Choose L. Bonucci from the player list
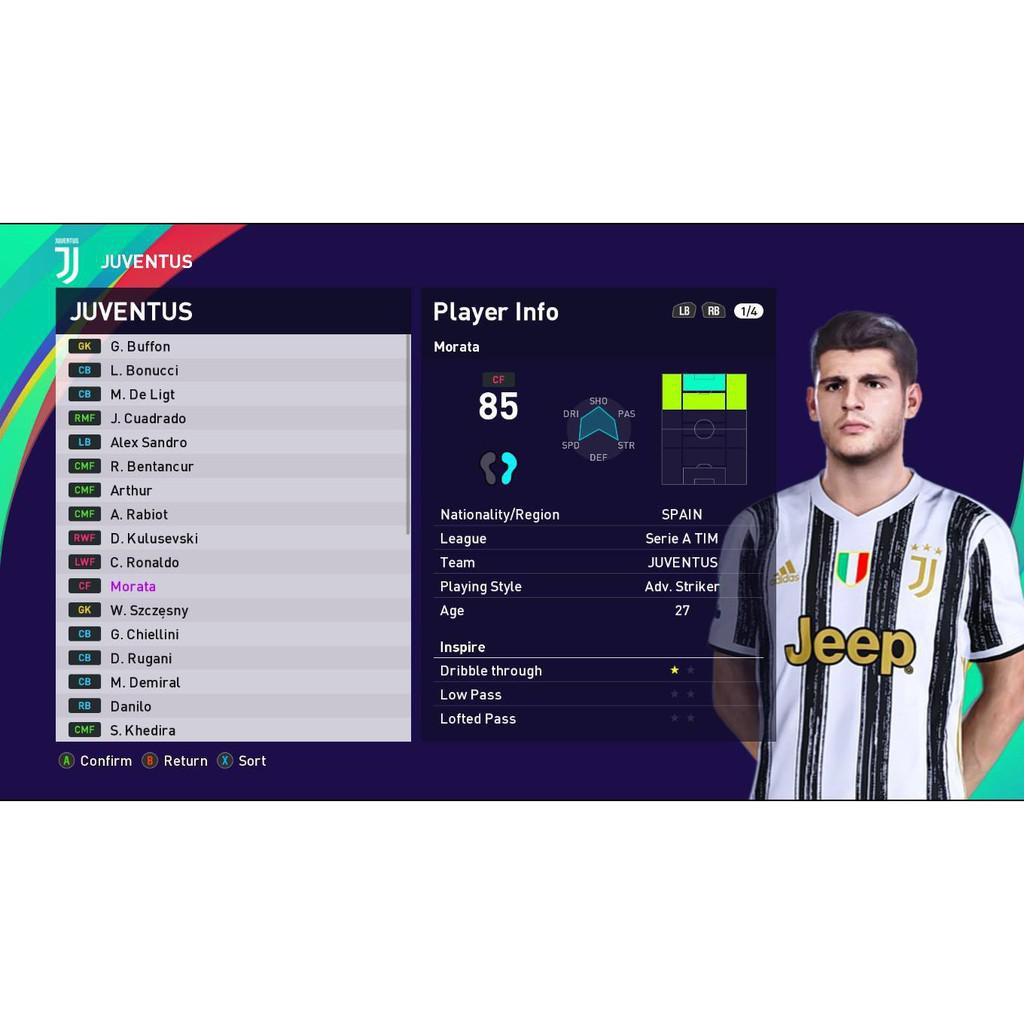Viewport: 1024px width, 1024px height. pos(144,370)
